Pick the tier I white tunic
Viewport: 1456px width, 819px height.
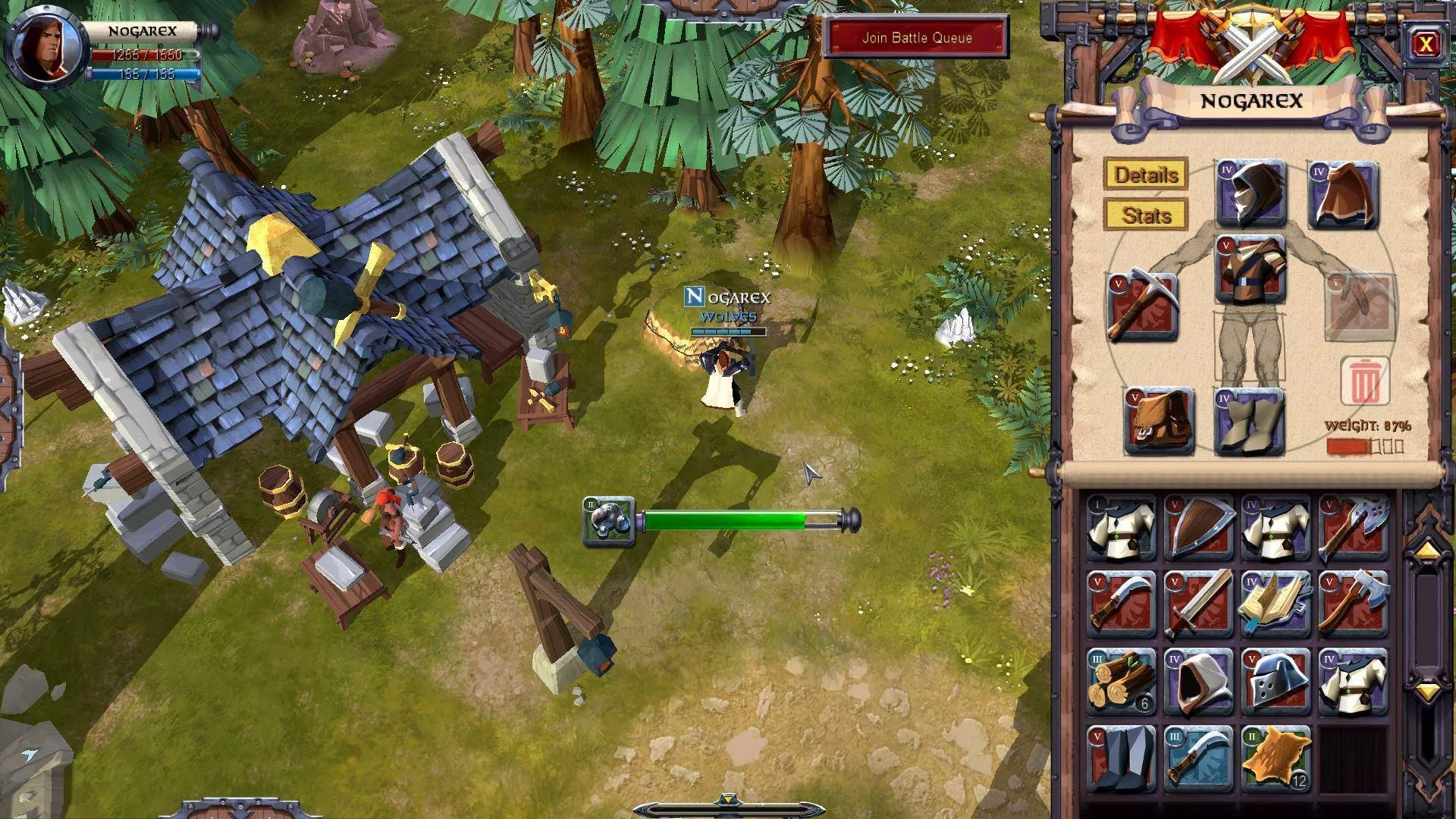[1122, 528]
